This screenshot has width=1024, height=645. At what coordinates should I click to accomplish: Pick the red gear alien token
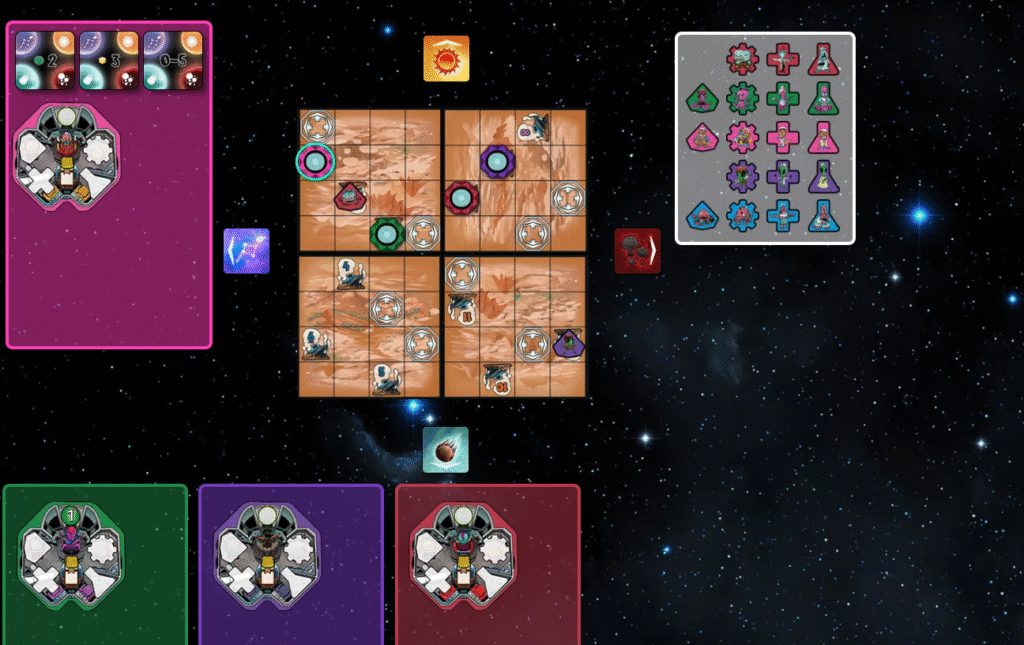[743, 59]
